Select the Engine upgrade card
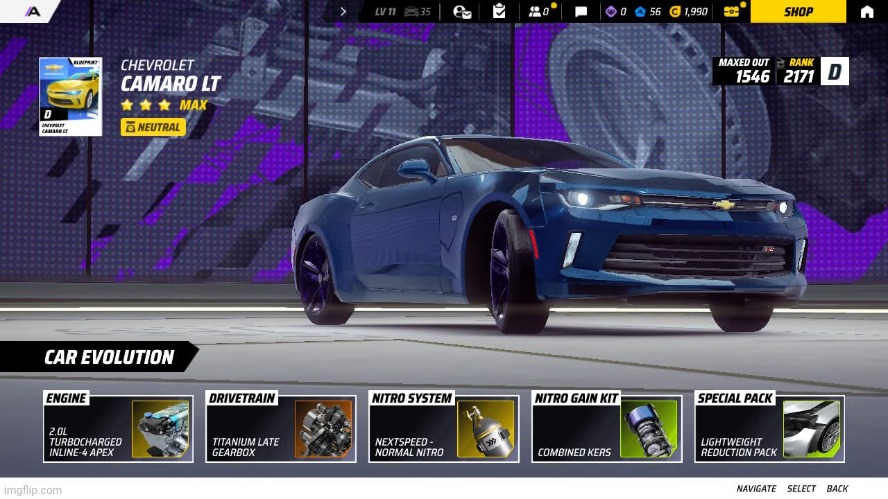Viewport: 888px width, 499px height. 118,428
